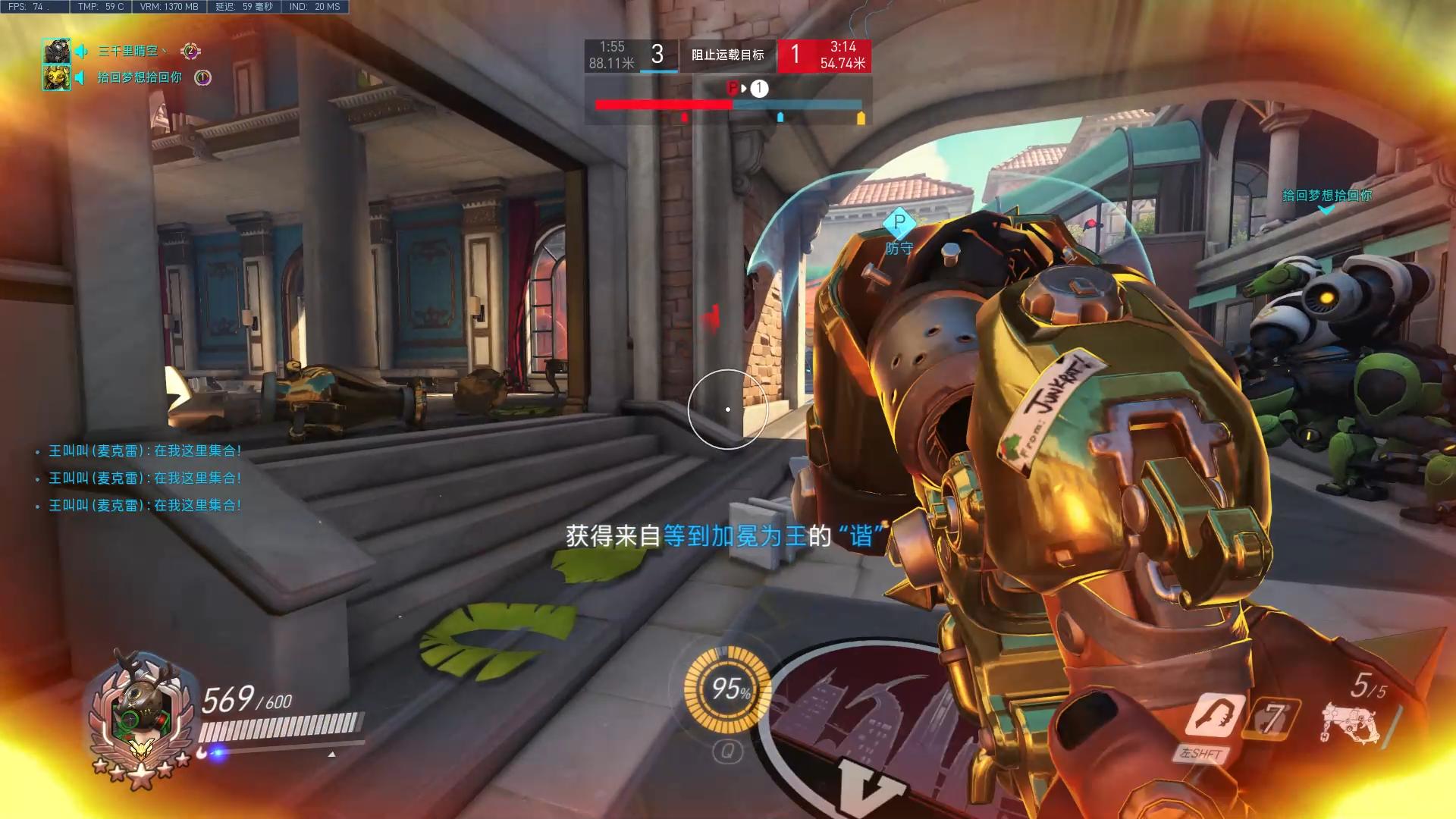Image resolution: width=1456 pixels, height=819 pixels.
Task: Select the 阻止运载目标 objective label
Action: tap(727, 55)
